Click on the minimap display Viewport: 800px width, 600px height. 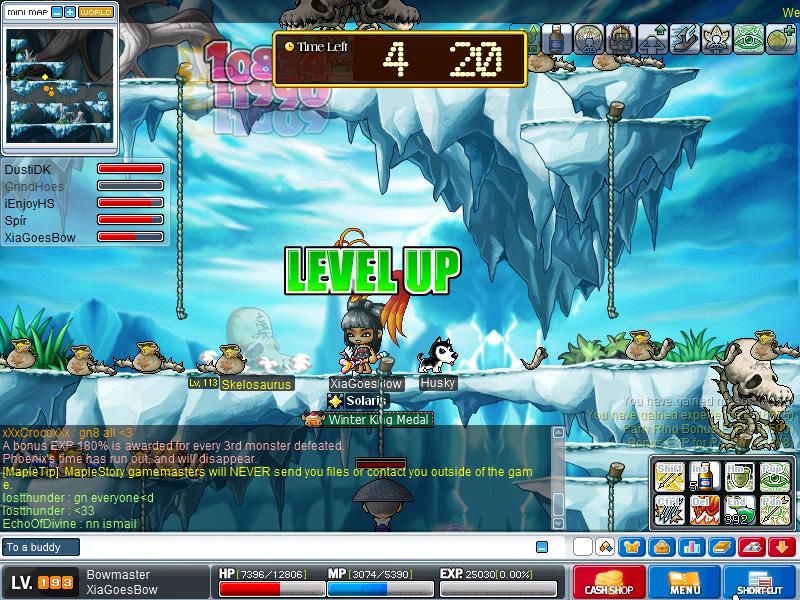tap(59, 86)
